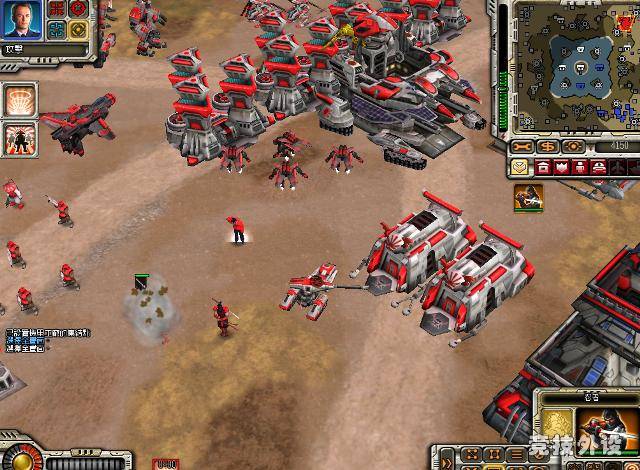The width and height of the screenshot is (640, 470).
Task: Open the structures production tab
Action: tap(543, 166)
